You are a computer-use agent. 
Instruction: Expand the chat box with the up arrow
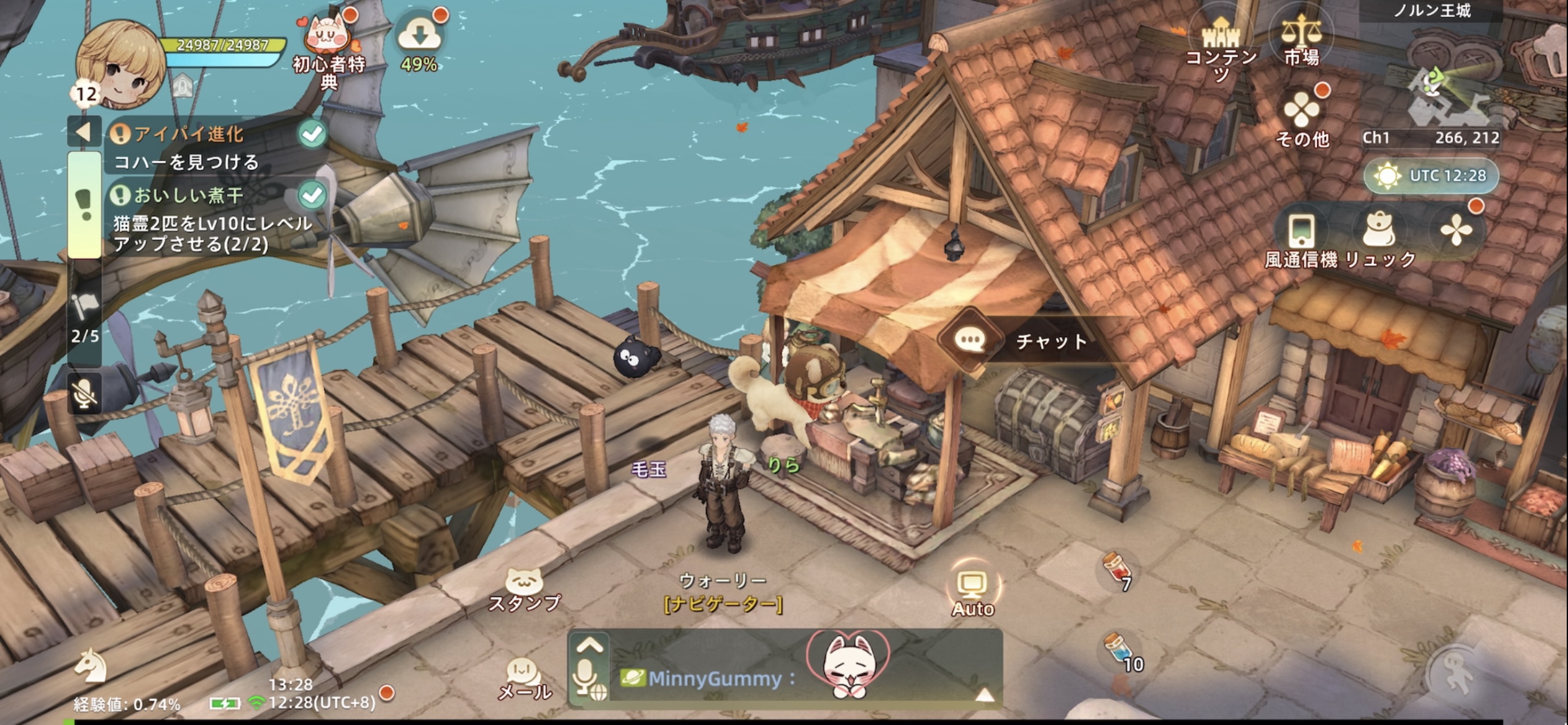[x=589, y=646]
